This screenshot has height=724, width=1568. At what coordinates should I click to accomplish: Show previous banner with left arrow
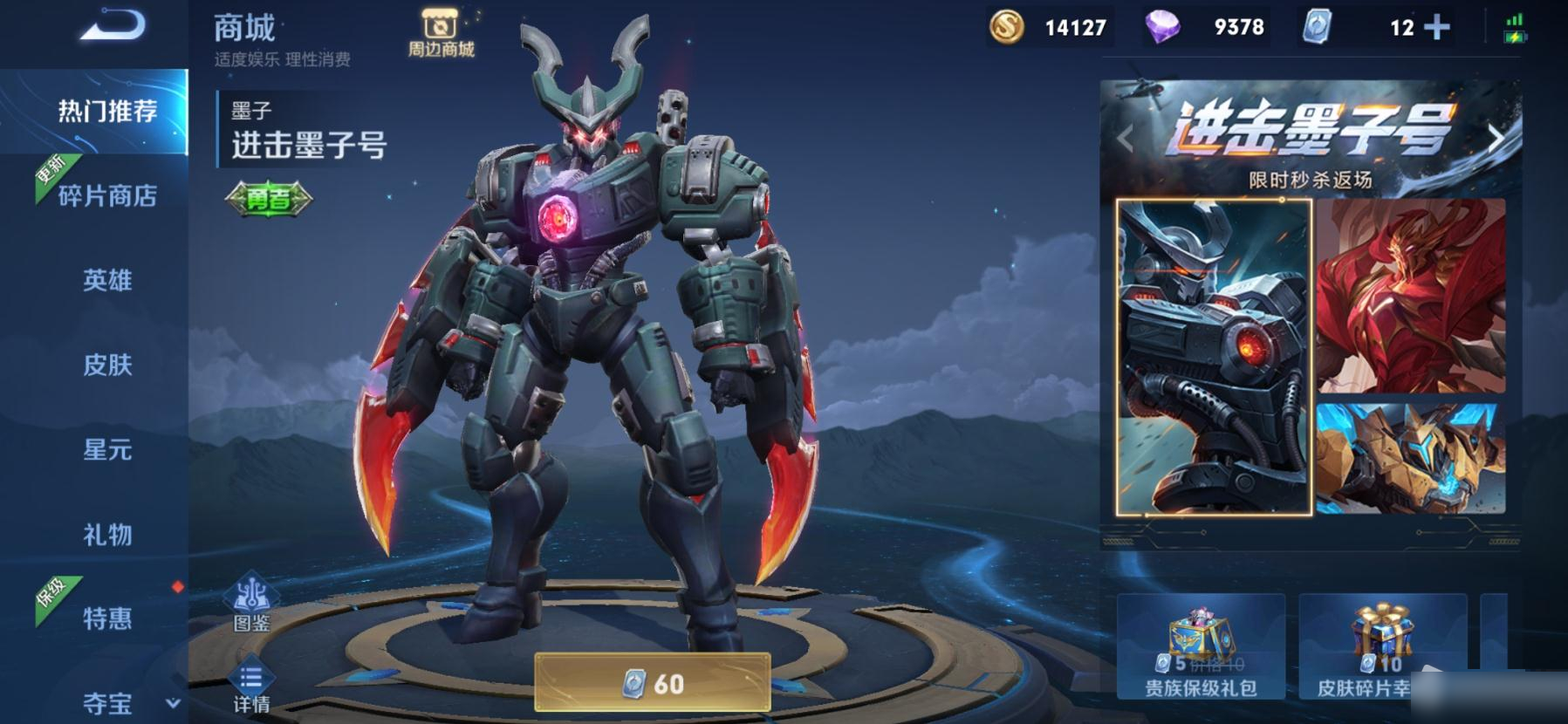pyautogui.click(x=1126, y=138)
